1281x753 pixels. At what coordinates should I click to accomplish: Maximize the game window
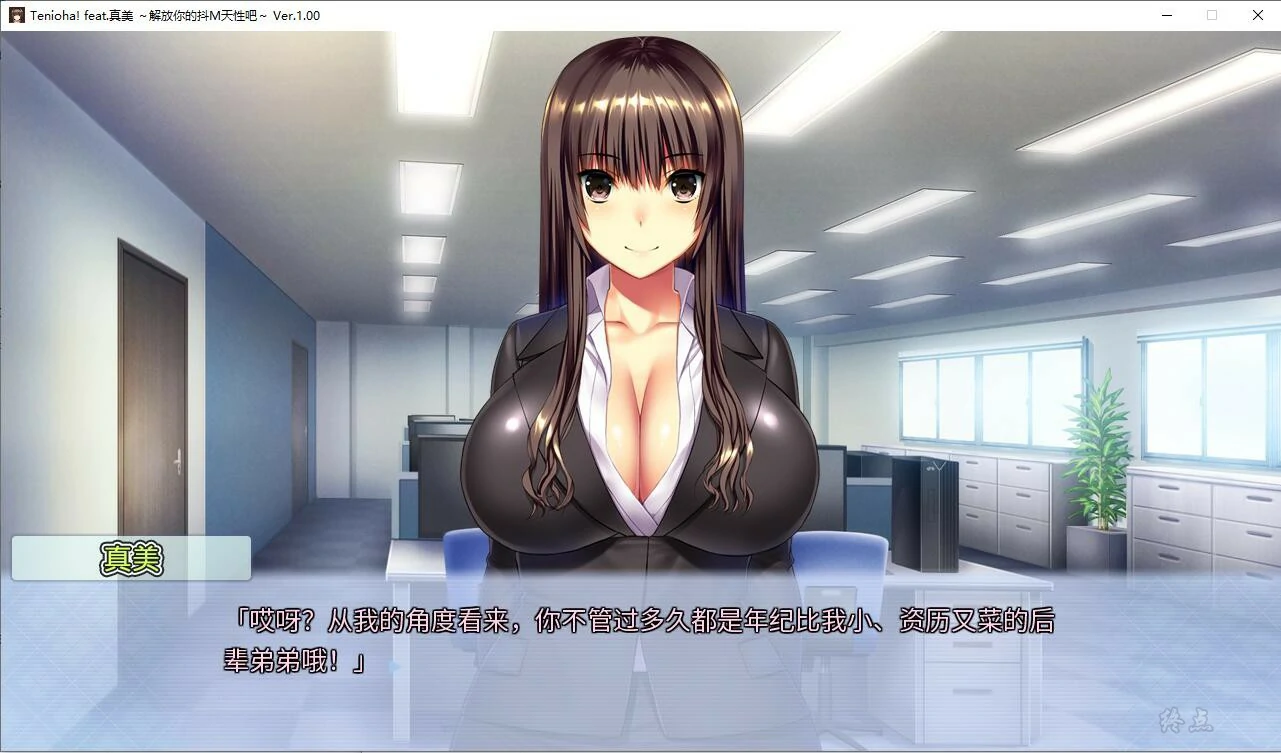(x=1212, y=15)
